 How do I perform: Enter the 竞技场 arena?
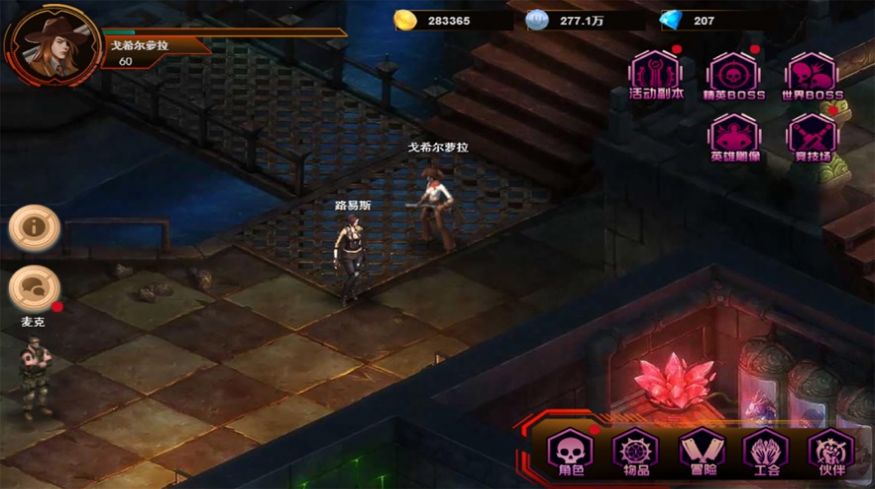810,135
